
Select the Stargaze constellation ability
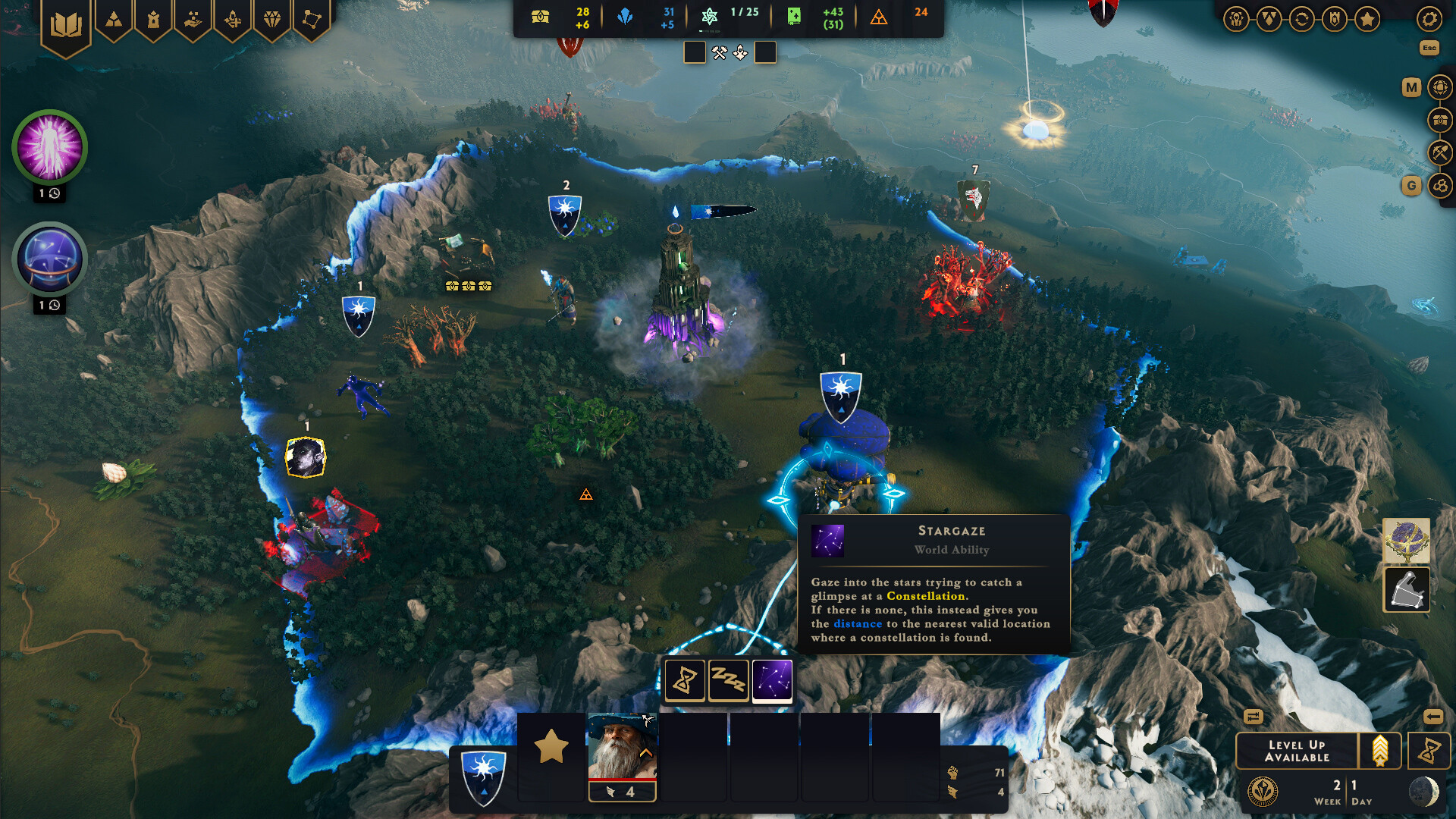tap(772, 680)
